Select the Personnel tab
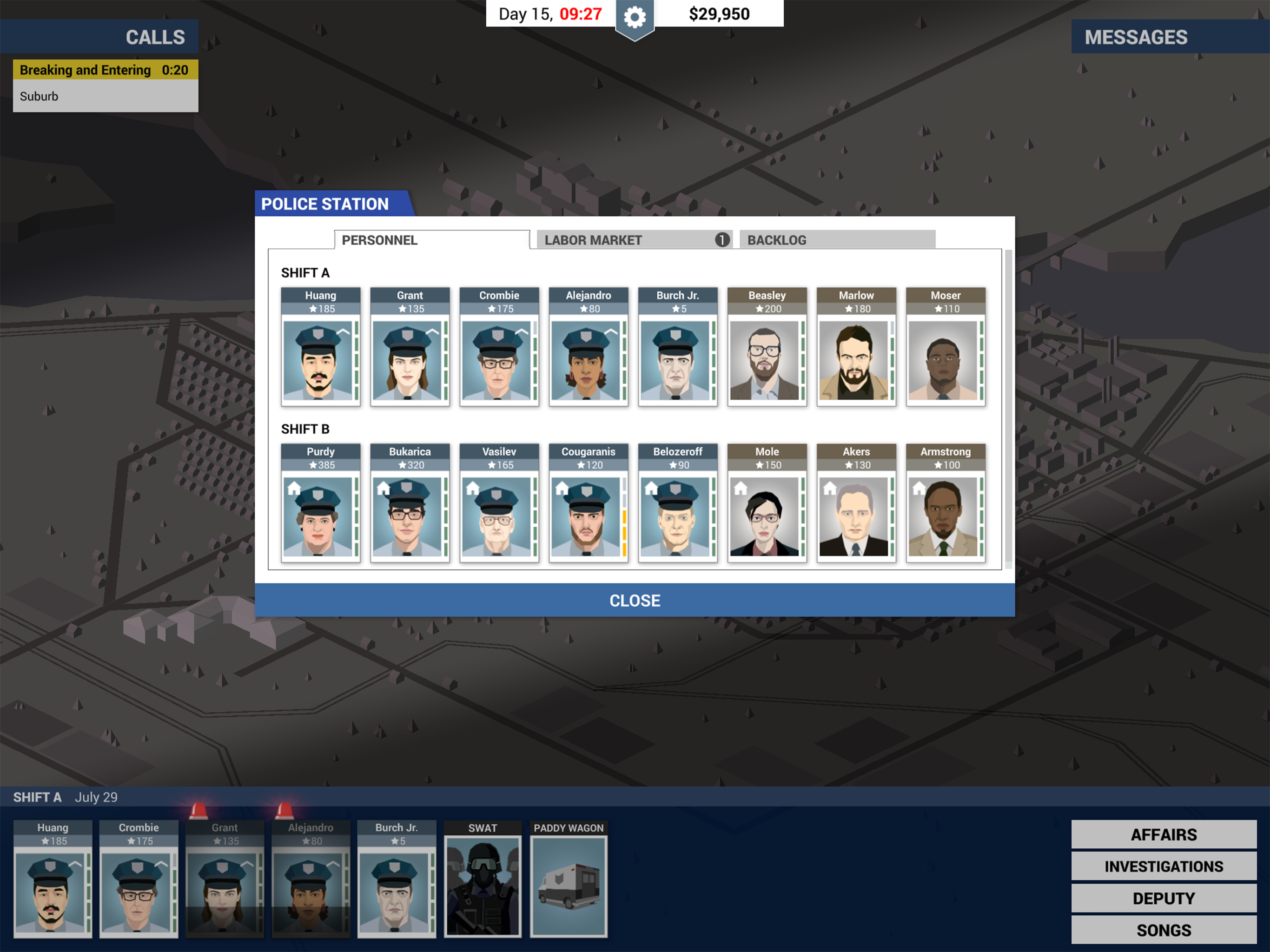Viewport: 1270px width, 952px height. [x=379, y=239]
